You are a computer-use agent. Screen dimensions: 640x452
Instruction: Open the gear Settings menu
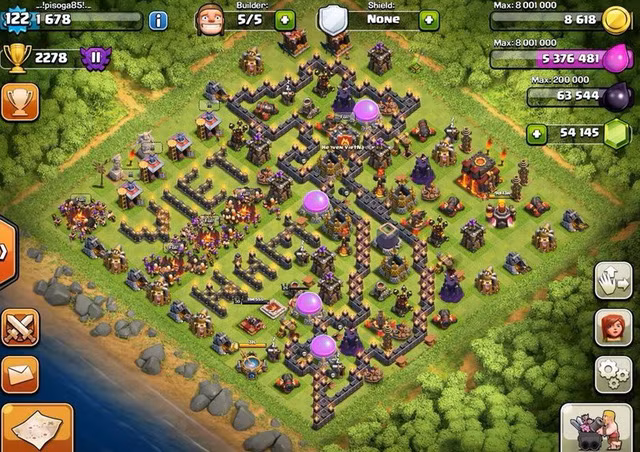click(x=612, y=374)
